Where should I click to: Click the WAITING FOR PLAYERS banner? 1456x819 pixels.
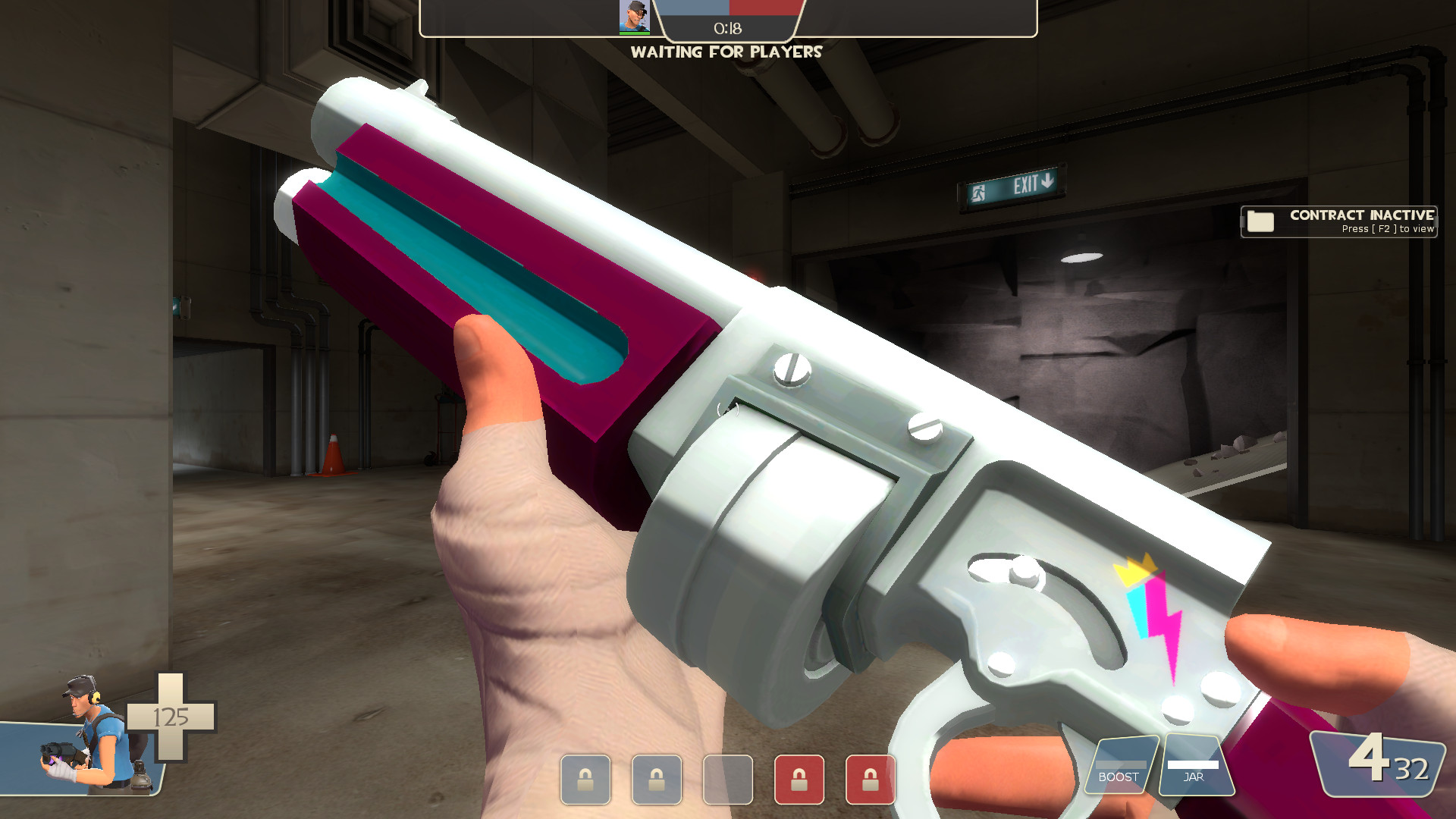(727, 52)
